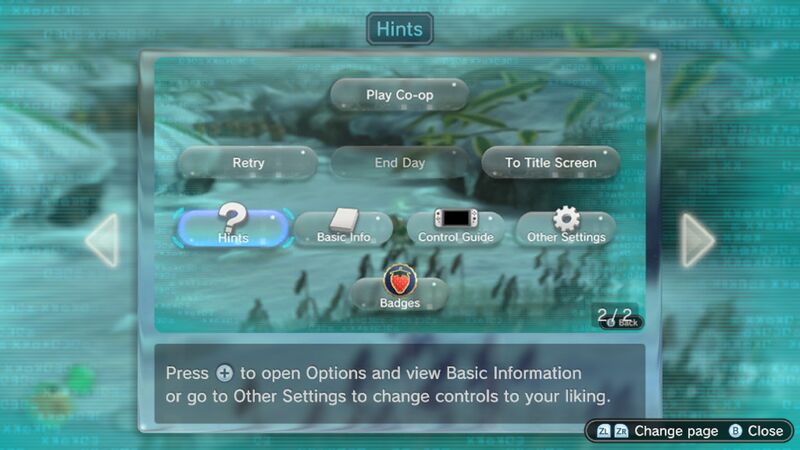Open the Hints question mark entry
This screenshot has height=450, width=800.
click(234, 228)
